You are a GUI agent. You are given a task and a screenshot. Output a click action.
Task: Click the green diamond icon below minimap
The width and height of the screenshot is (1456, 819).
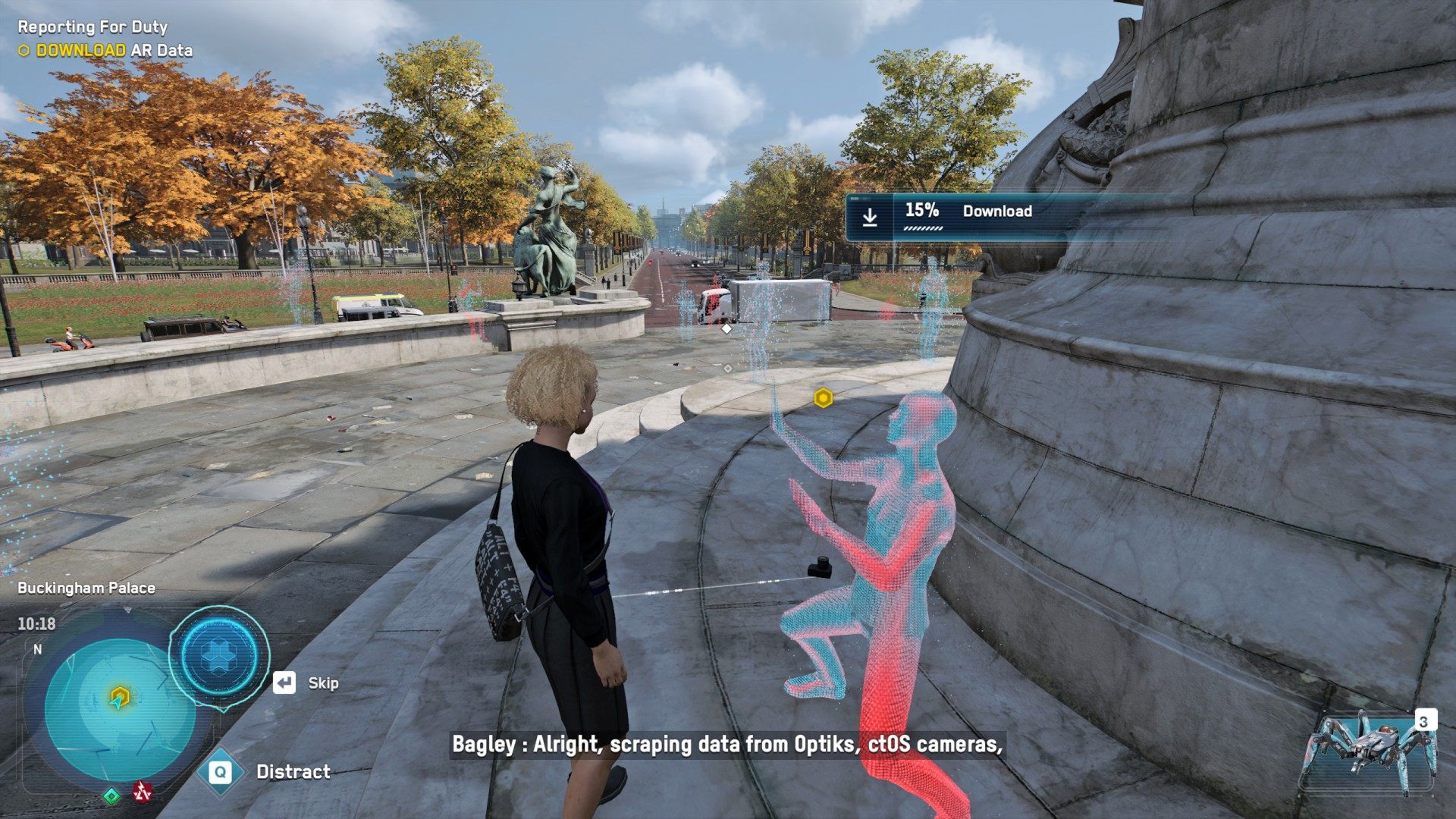point(111,795)
